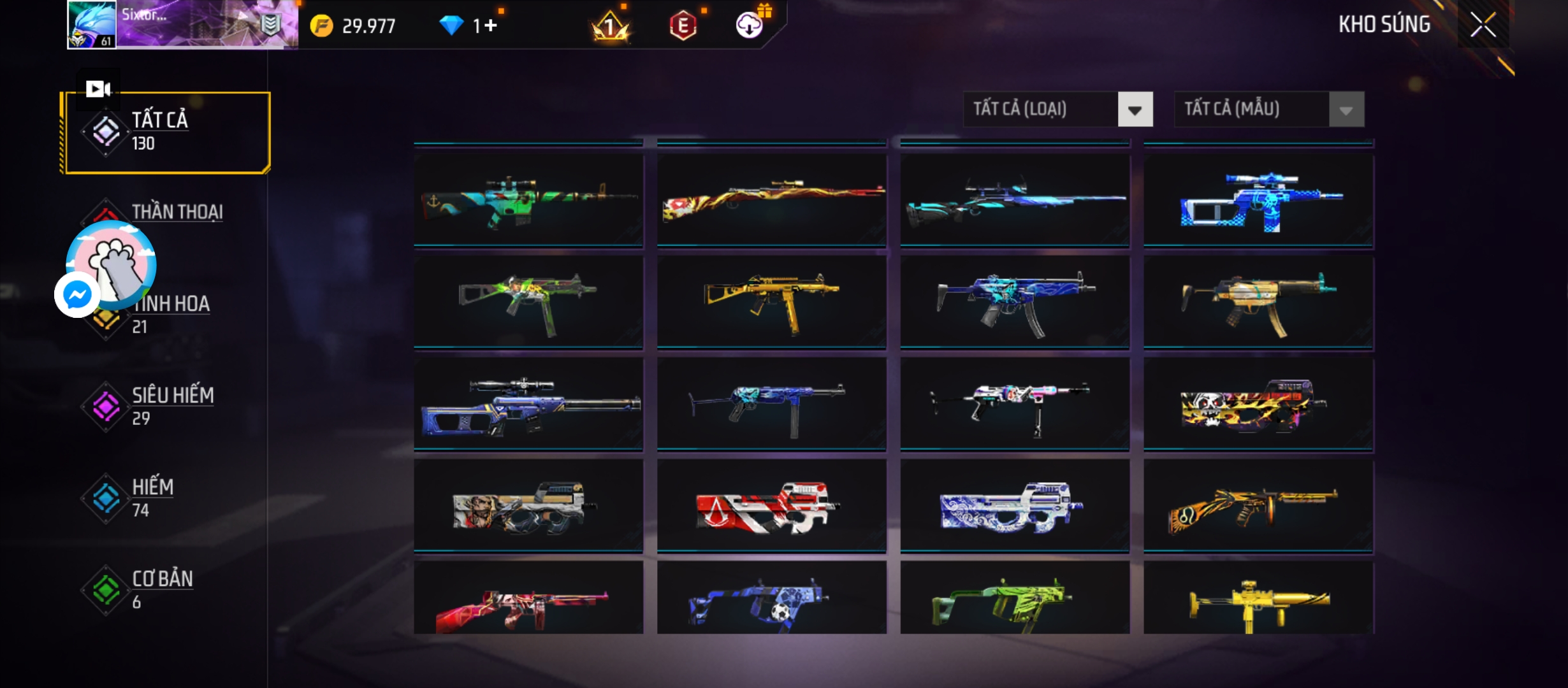This screenshot has width=1568, height=688.
Task: Add diamonds with the plus button
Action: [x=490, y=25]
